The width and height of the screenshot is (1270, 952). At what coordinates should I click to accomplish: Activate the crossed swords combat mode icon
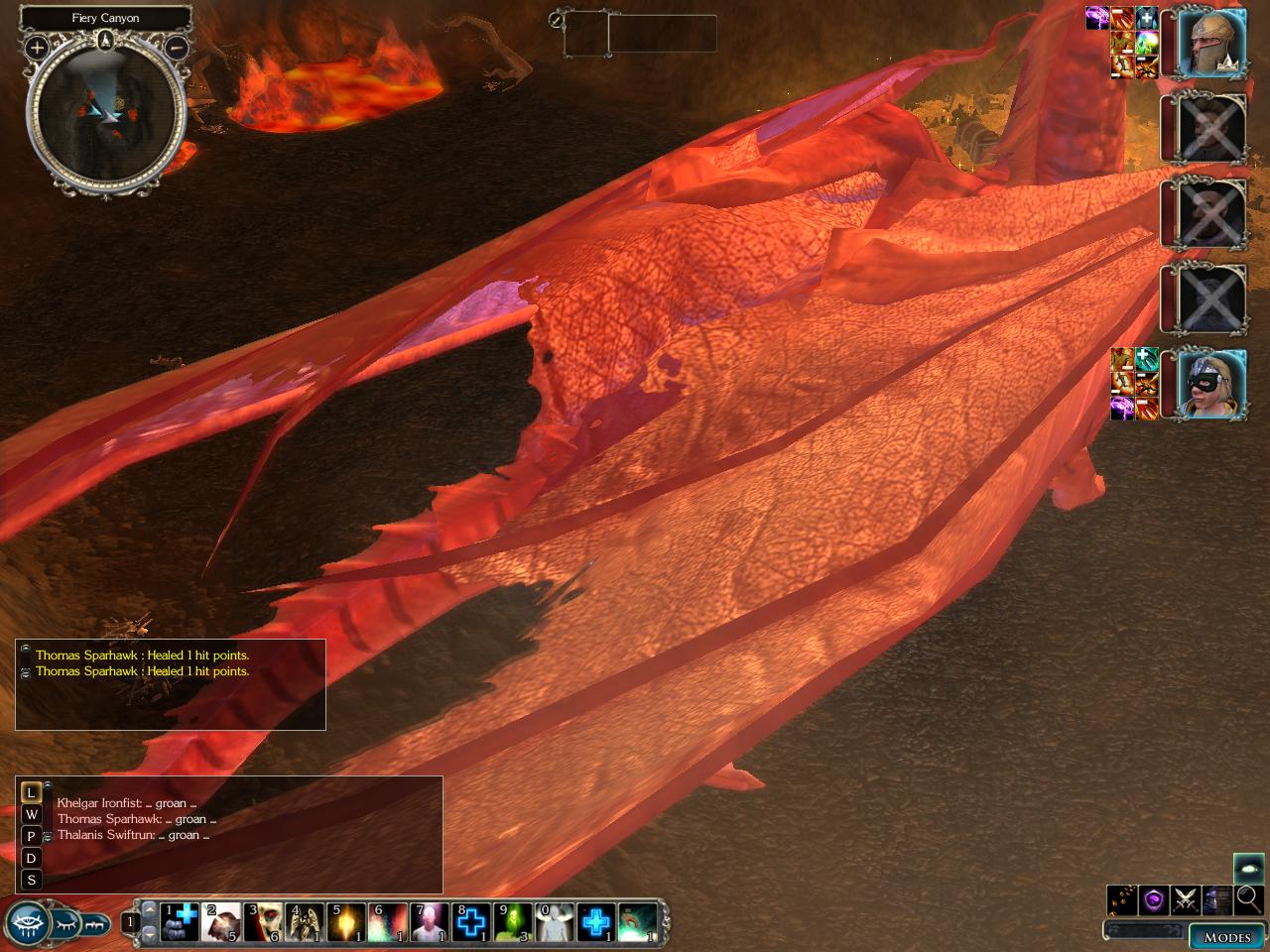pyautogui.click(x=1185, y=899)
